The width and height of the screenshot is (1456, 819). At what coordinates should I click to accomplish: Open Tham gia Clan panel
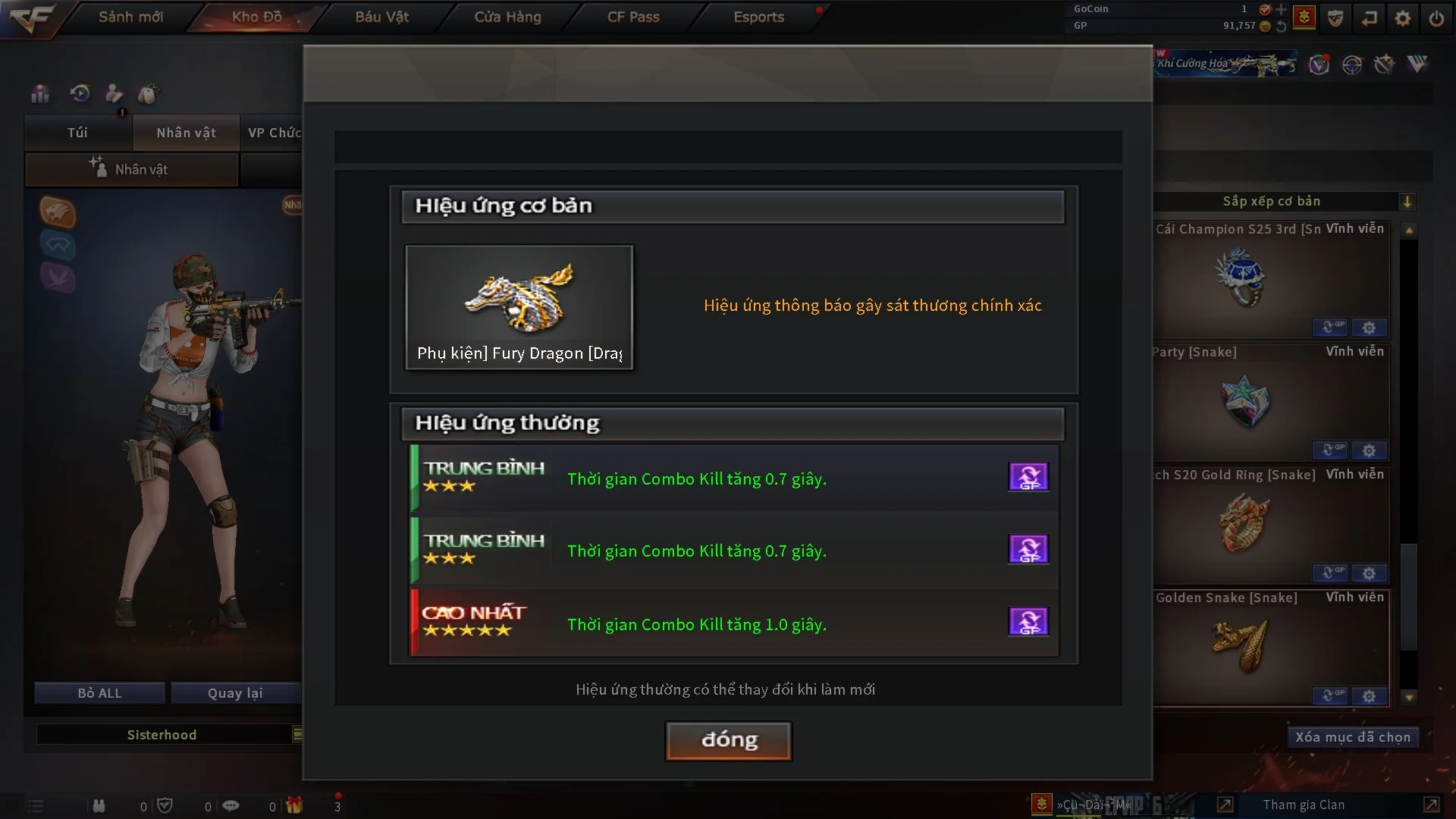[1304, 805]
